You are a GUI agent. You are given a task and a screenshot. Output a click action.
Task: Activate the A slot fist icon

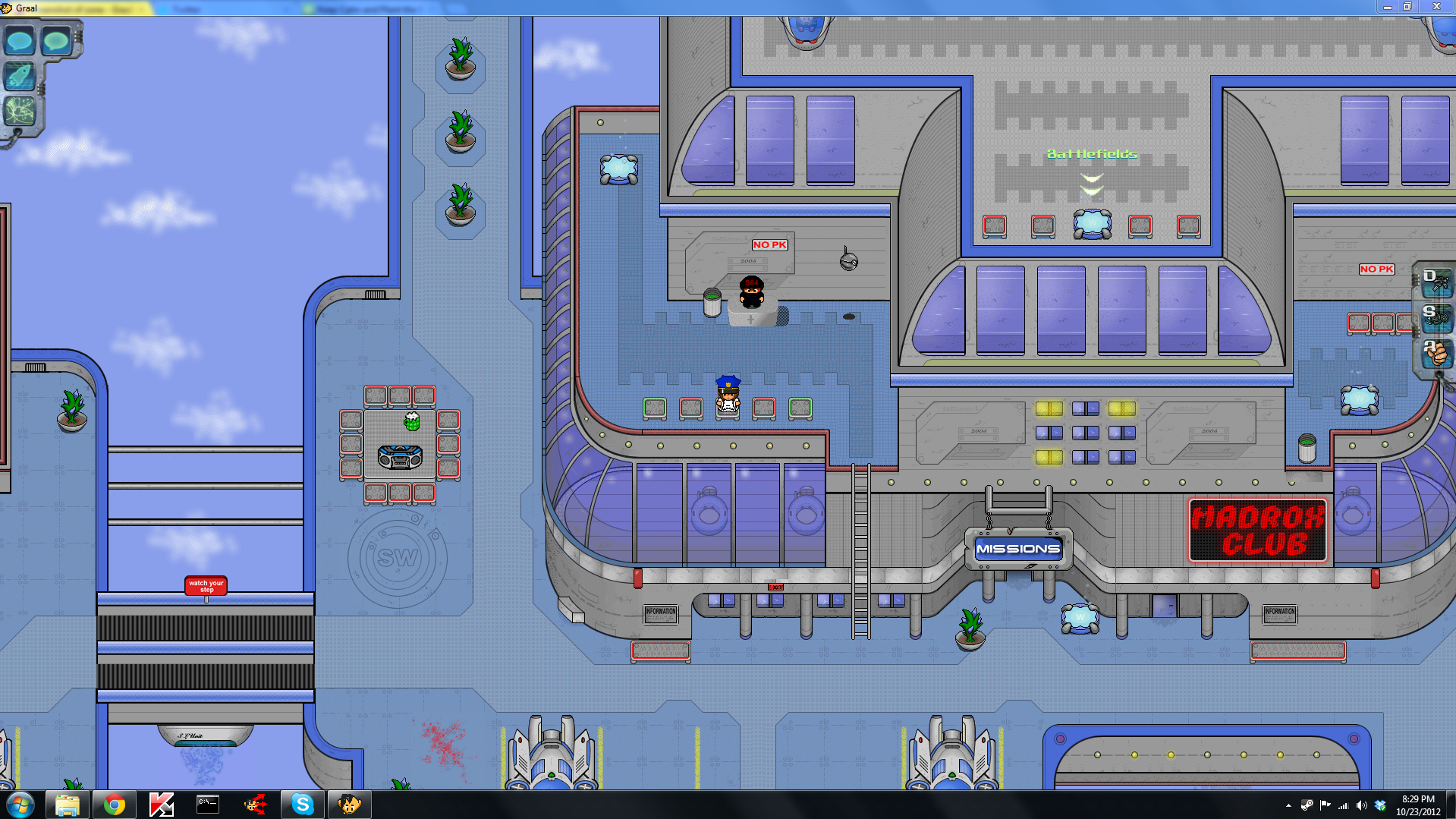pos(1437,353)
